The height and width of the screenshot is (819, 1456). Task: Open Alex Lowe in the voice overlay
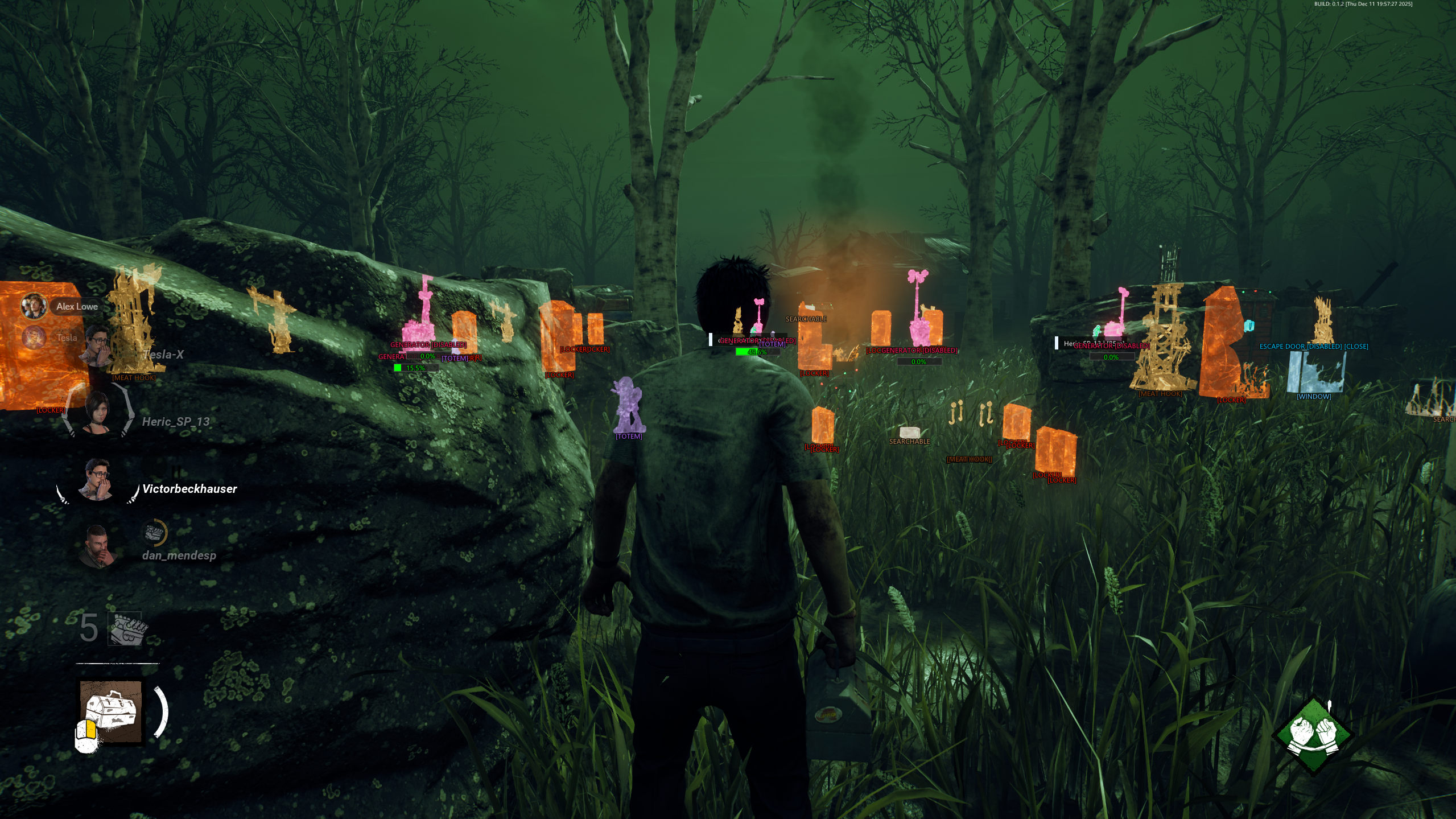34,306
